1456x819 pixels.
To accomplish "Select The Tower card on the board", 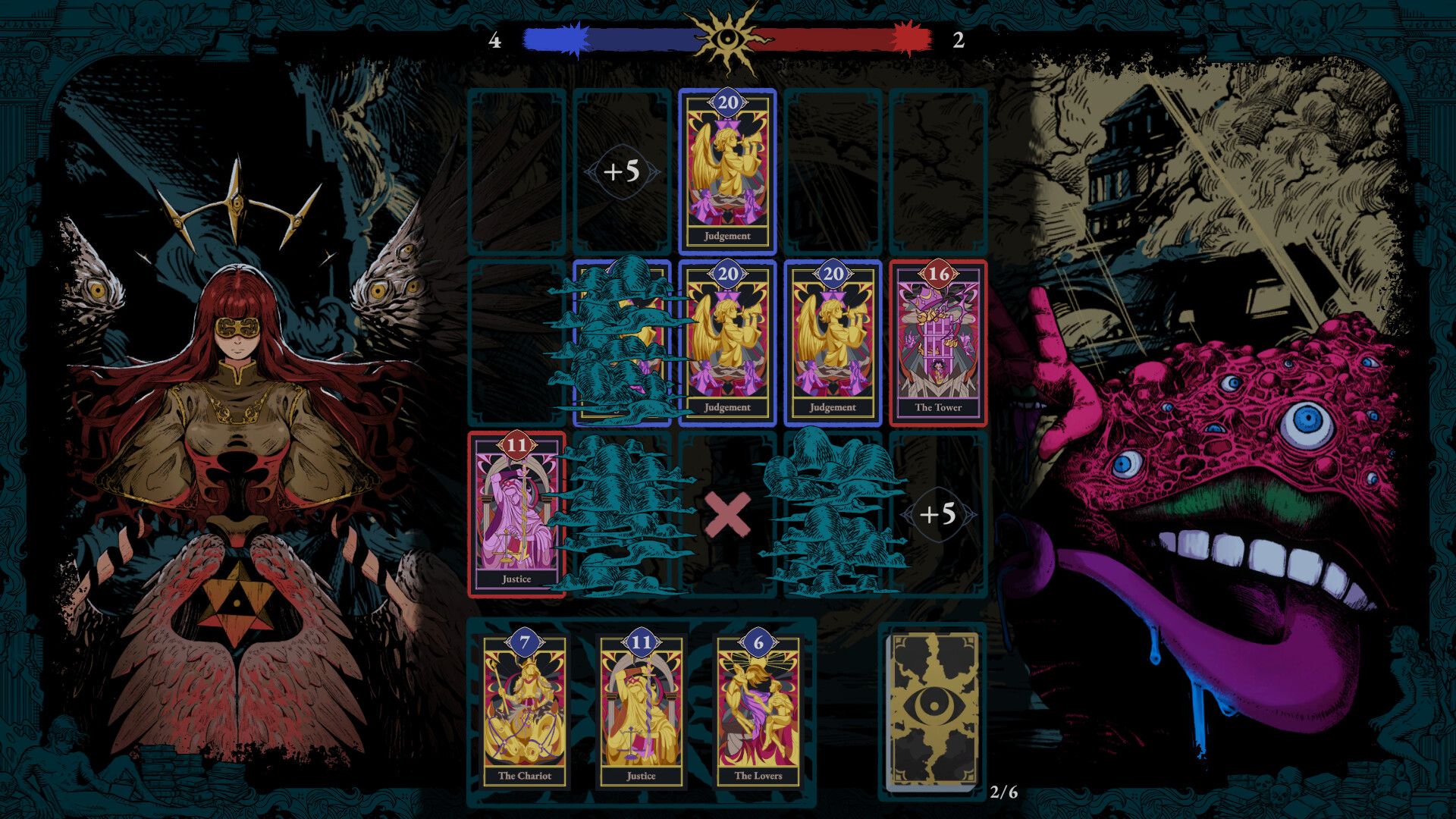I will pyautogui.click(x=938, y=343).
